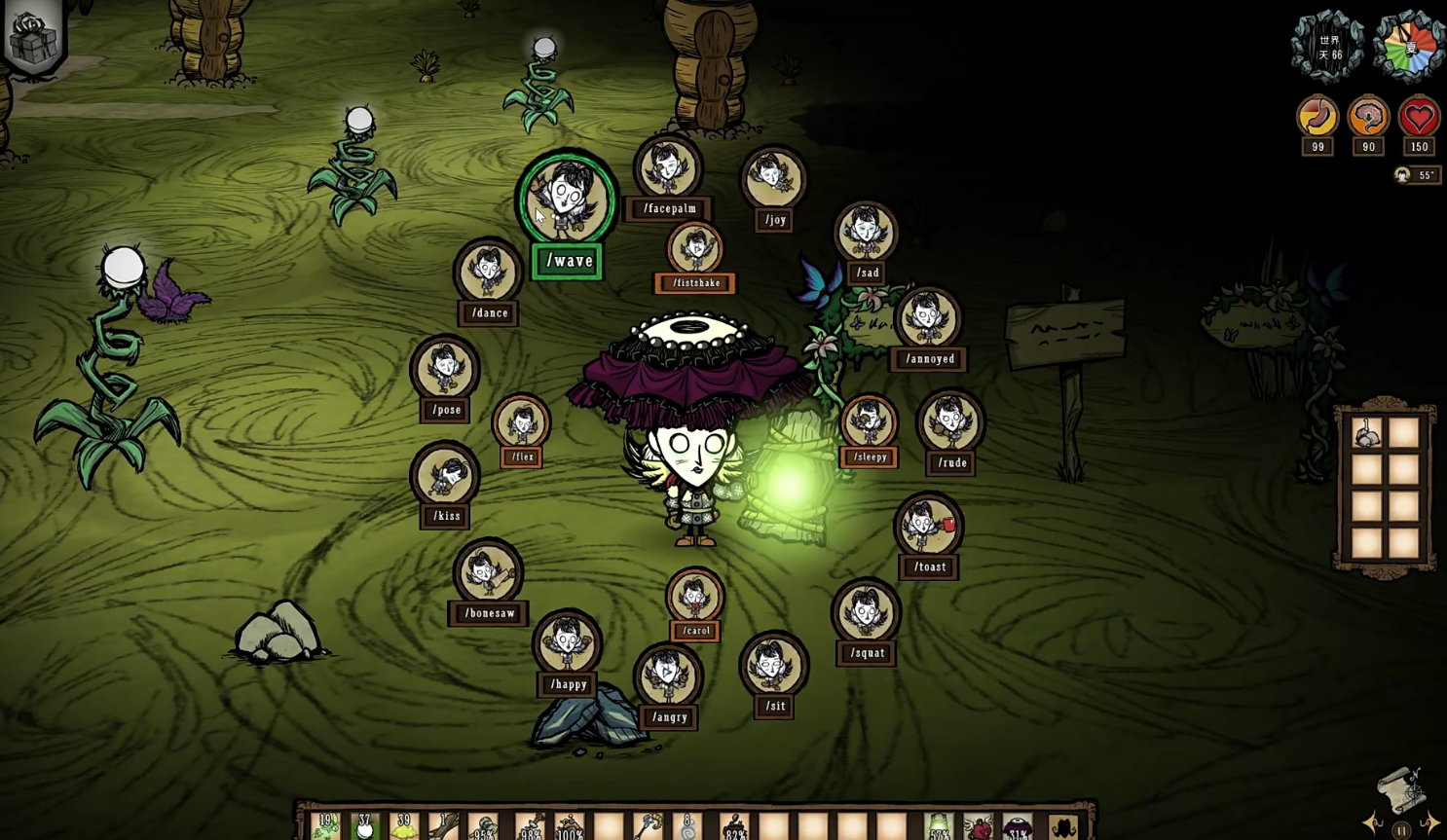Choose the /bonesaw emote

[x=488, y=573]
